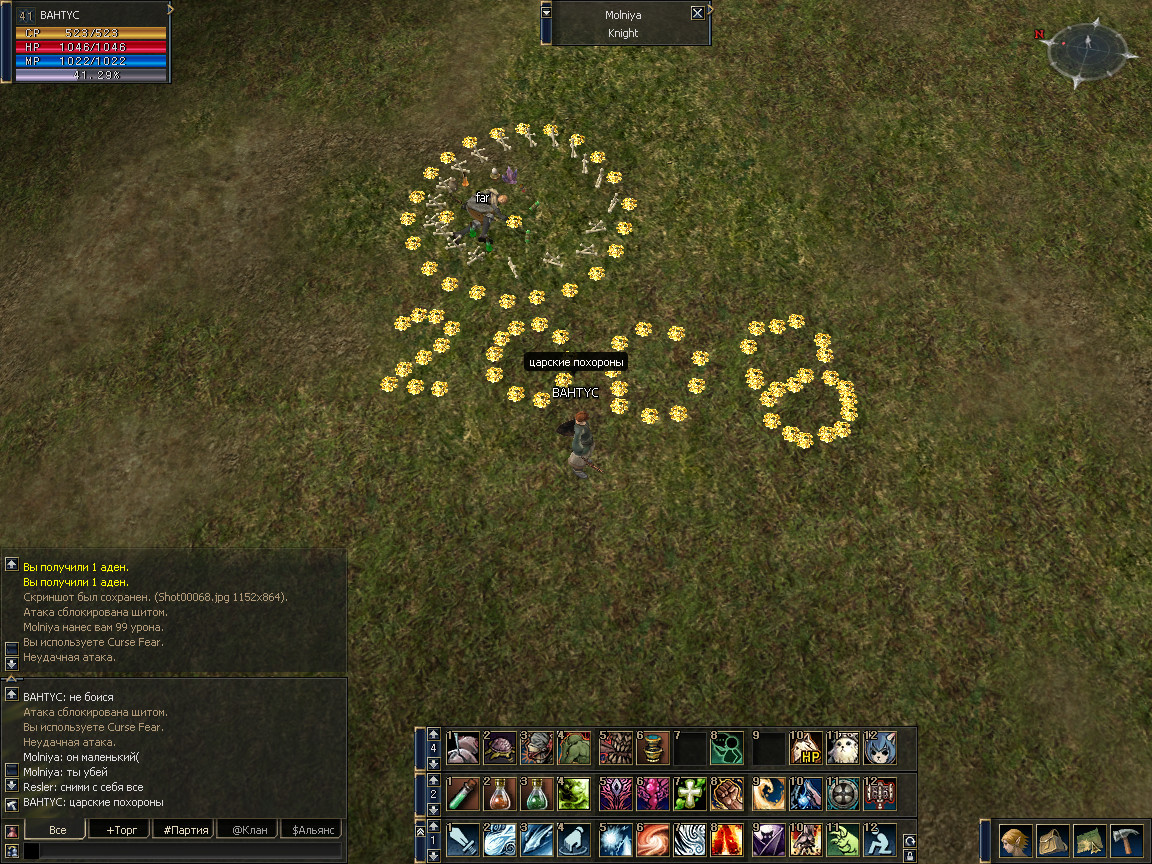
Task: Click the compass minimap
Action: [1088, 52]
